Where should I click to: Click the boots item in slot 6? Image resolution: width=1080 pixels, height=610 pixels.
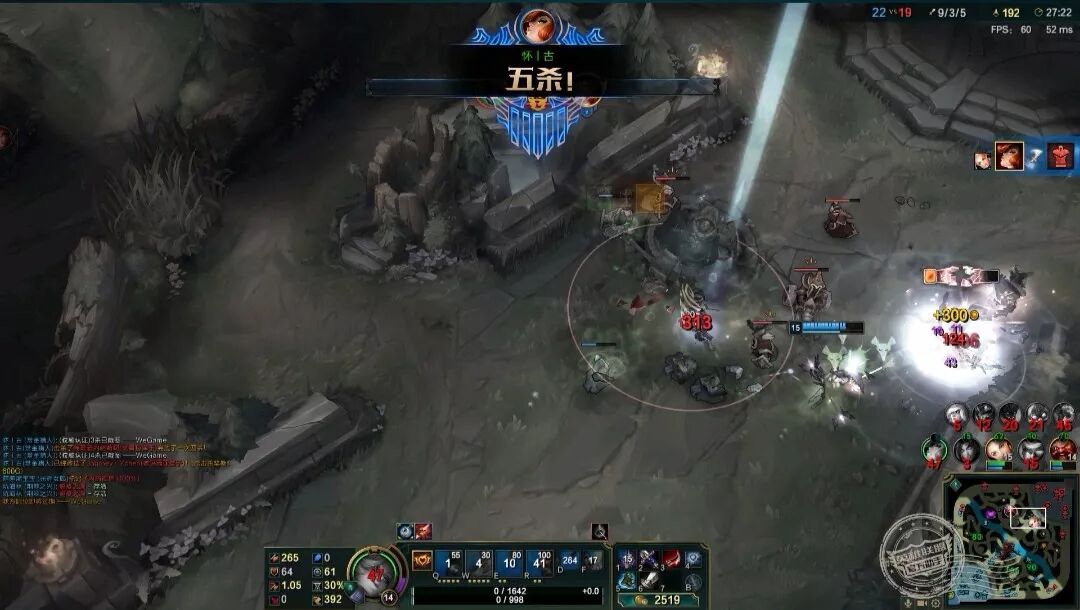[x=649, y=580]
